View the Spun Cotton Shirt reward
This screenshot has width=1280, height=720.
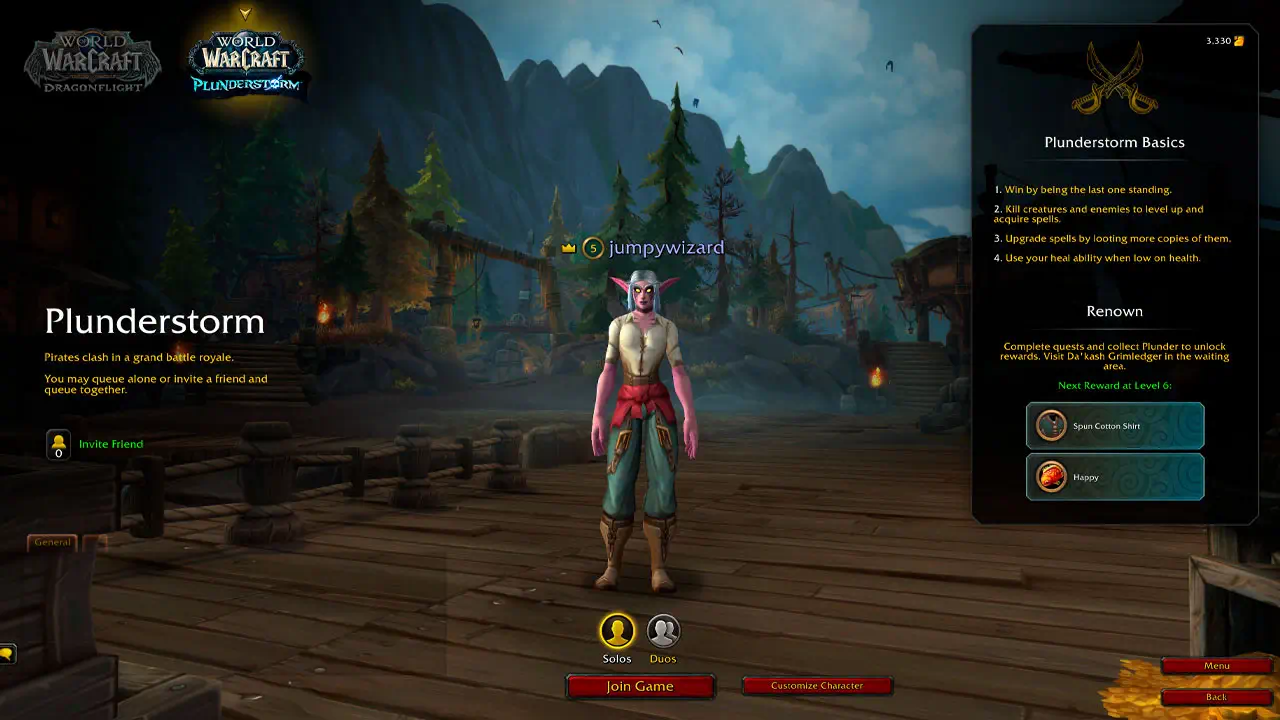coord(1115,426)
